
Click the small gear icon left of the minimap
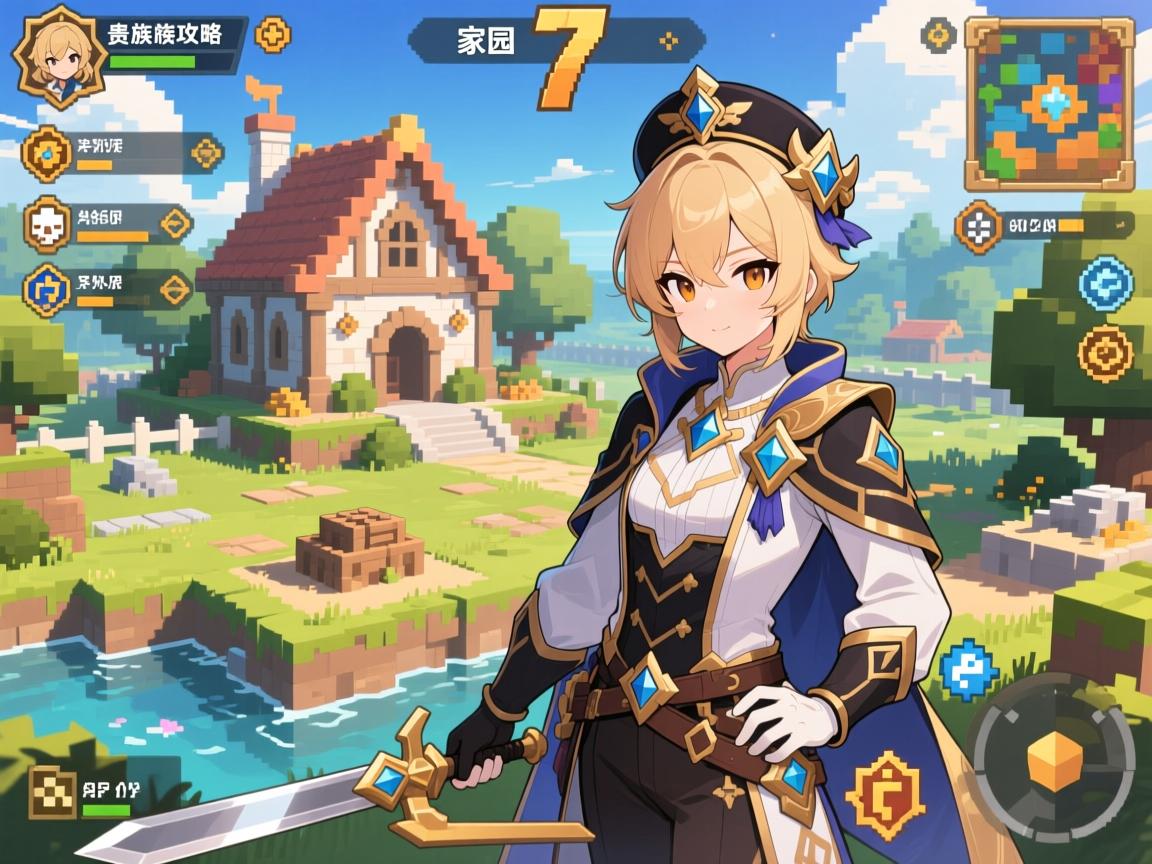938,35
